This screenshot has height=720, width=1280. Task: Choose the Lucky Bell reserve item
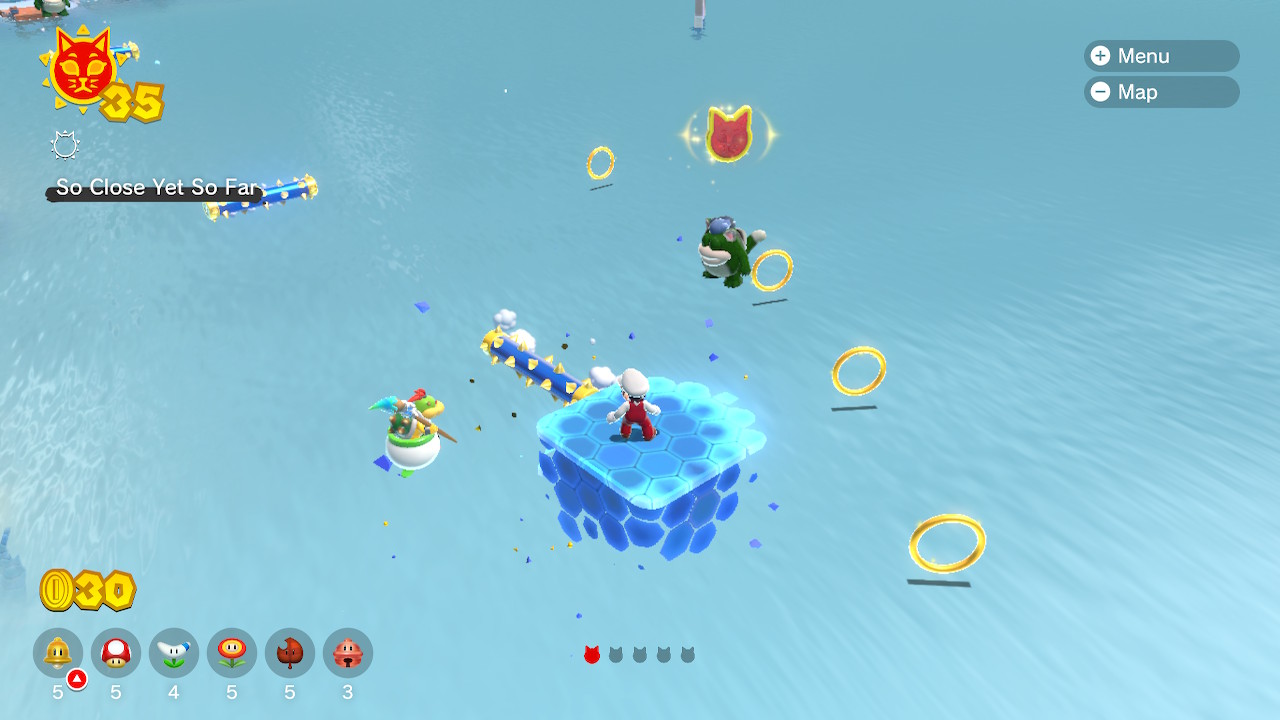point(348,653)
